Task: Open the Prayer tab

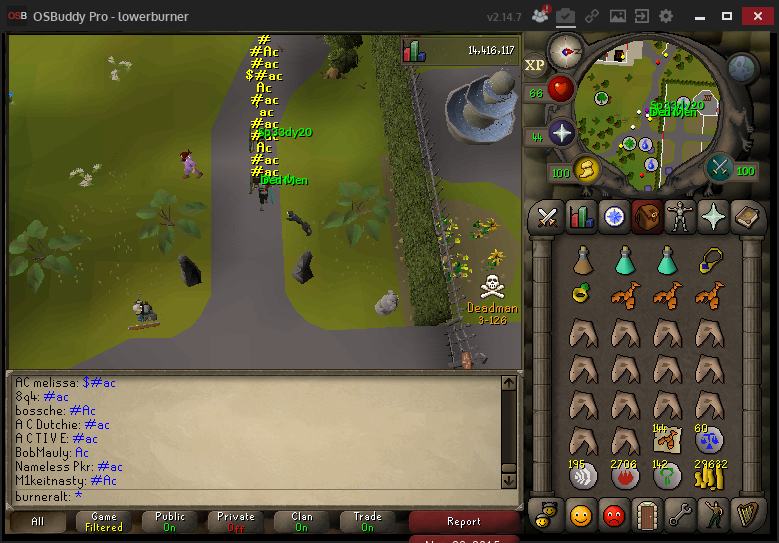Action: (713, 216)
